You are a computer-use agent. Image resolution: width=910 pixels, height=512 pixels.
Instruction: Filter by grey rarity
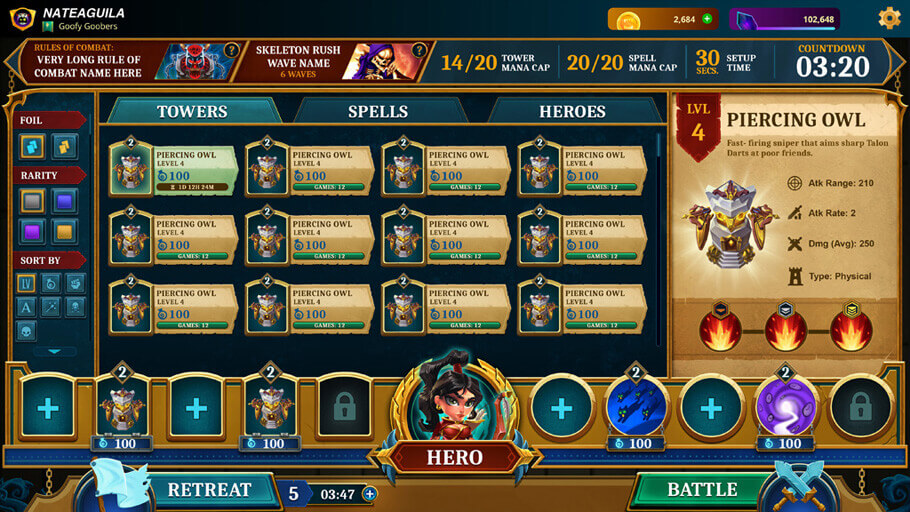click(x=33, y=201)
